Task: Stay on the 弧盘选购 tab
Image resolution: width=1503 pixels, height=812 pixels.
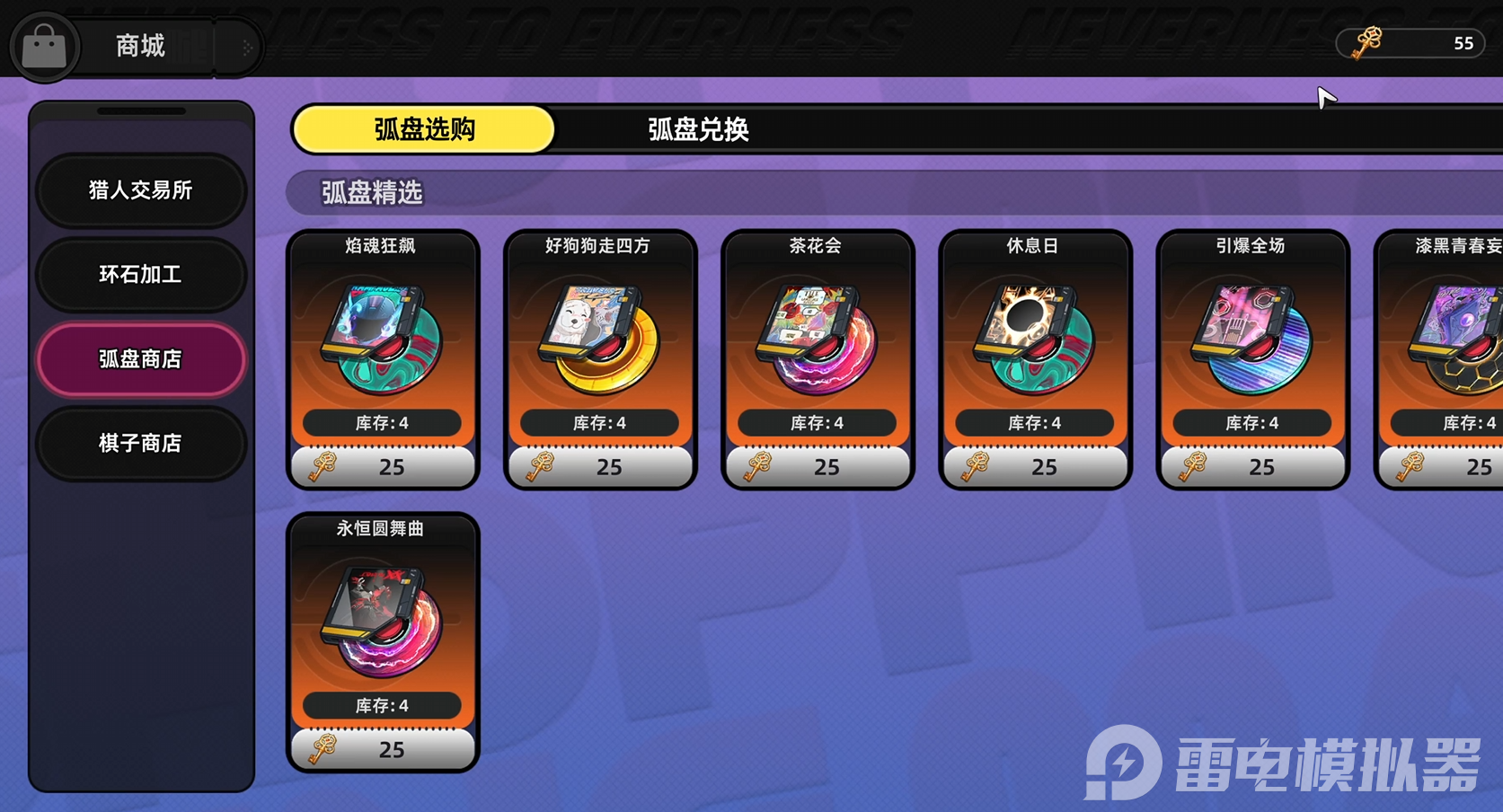Action: [x=423, y=129]
